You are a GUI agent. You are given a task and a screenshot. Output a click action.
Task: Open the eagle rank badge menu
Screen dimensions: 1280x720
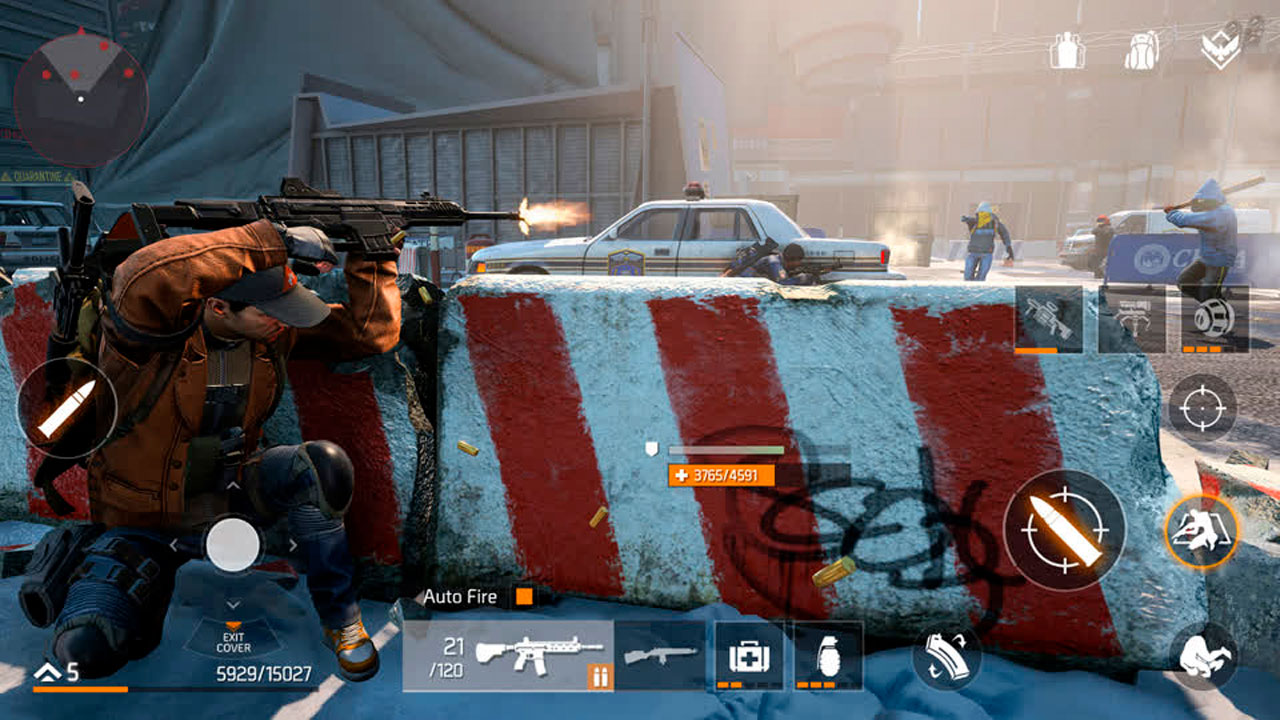(1220, 50)
